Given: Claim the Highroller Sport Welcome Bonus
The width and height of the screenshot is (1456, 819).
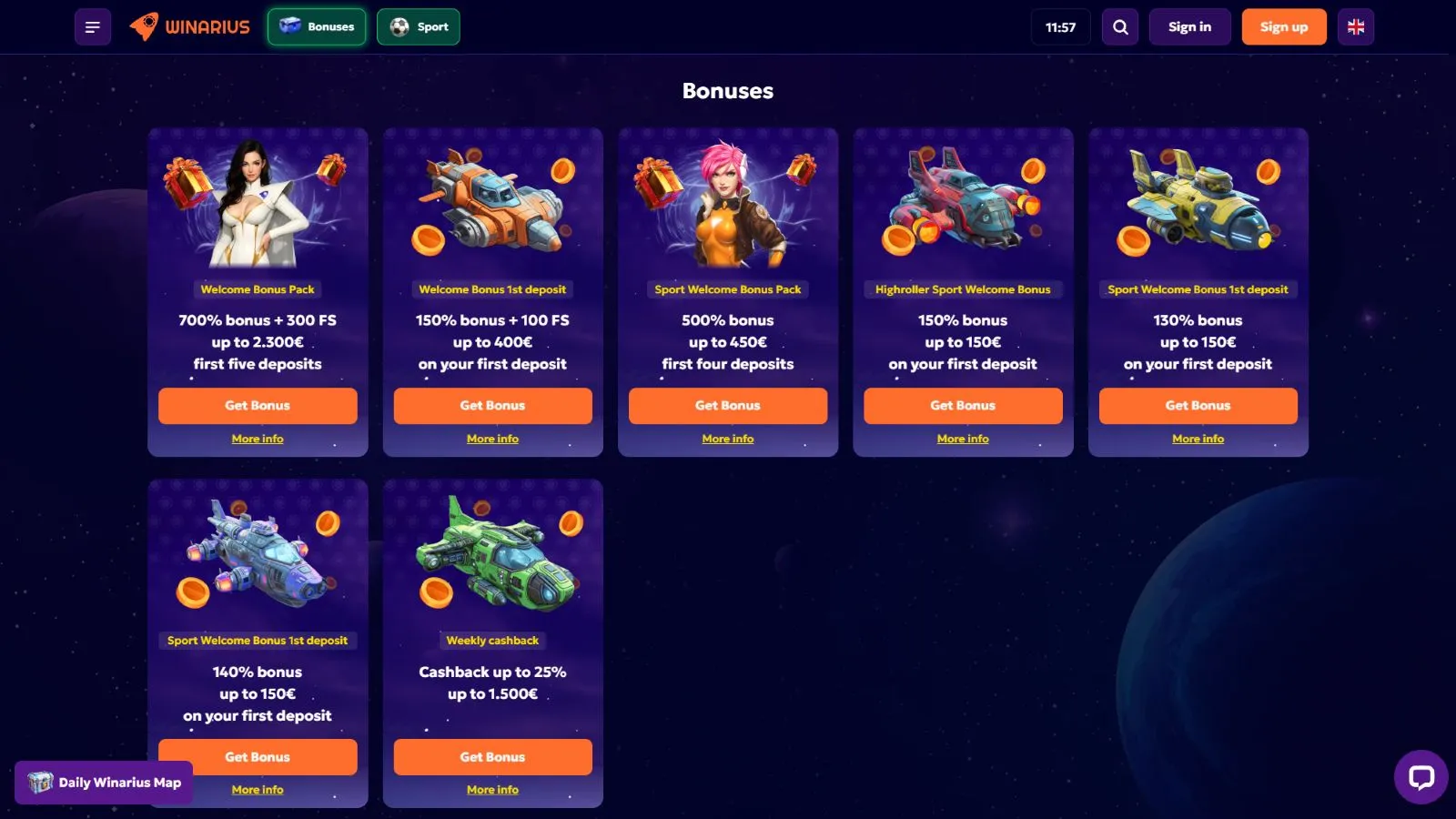Looking at the screenshot, I should click(x=963, y=406).
